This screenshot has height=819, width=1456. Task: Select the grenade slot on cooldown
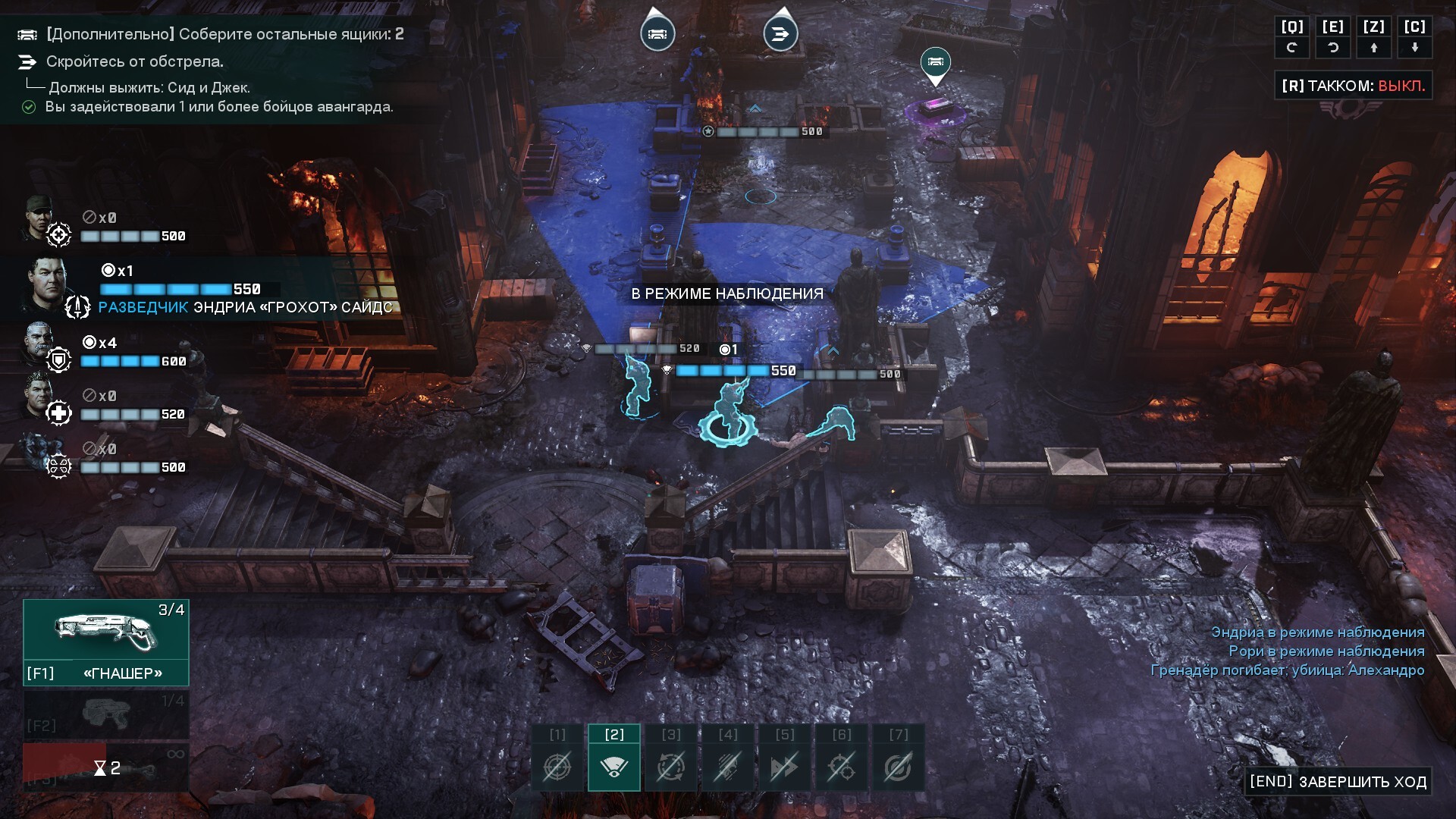[106, 768]
